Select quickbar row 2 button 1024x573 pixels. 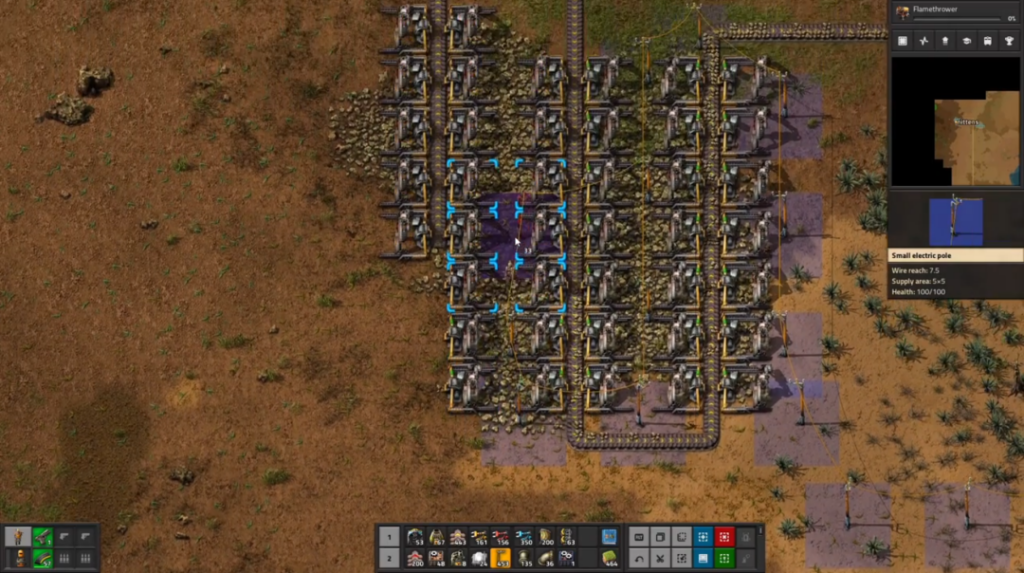(390, 557)
